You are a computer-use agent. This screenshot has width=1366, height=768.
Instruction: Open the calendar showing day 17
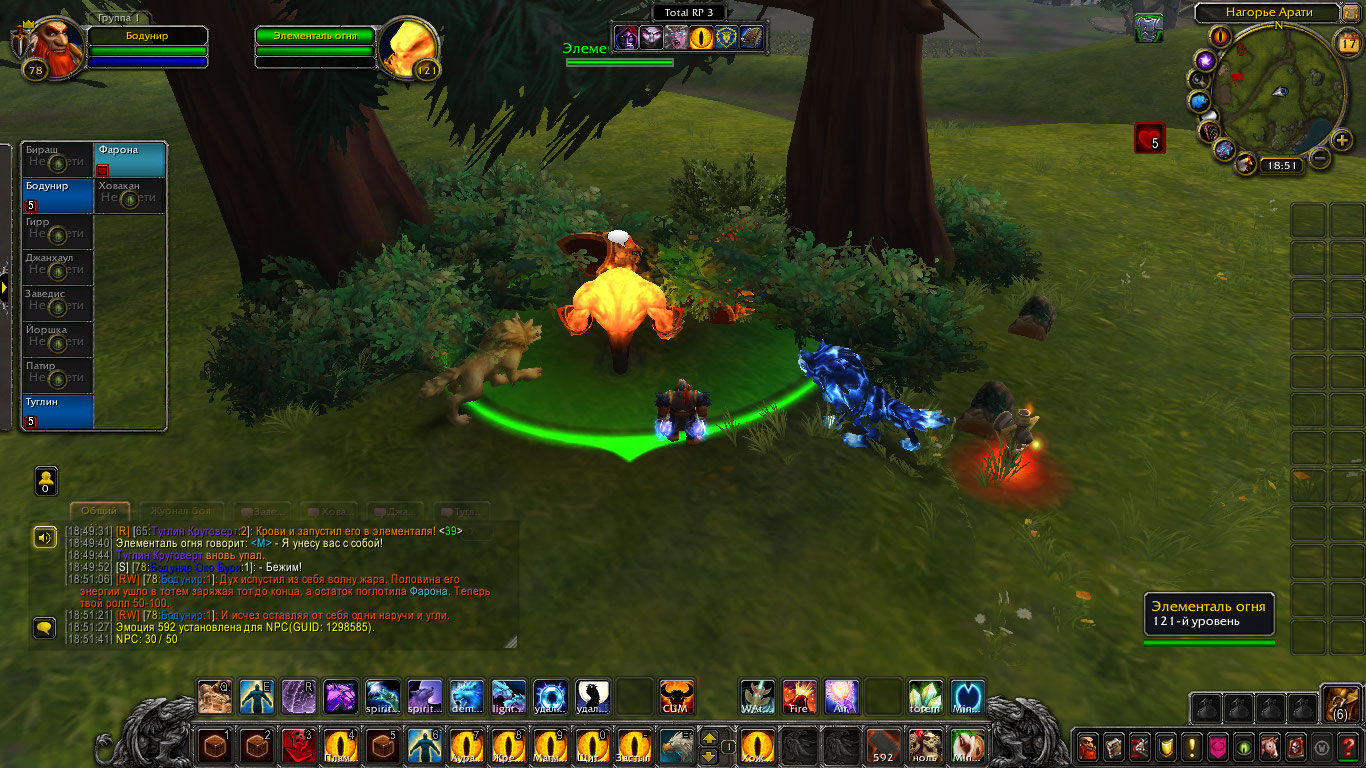tap(1347, 41)
